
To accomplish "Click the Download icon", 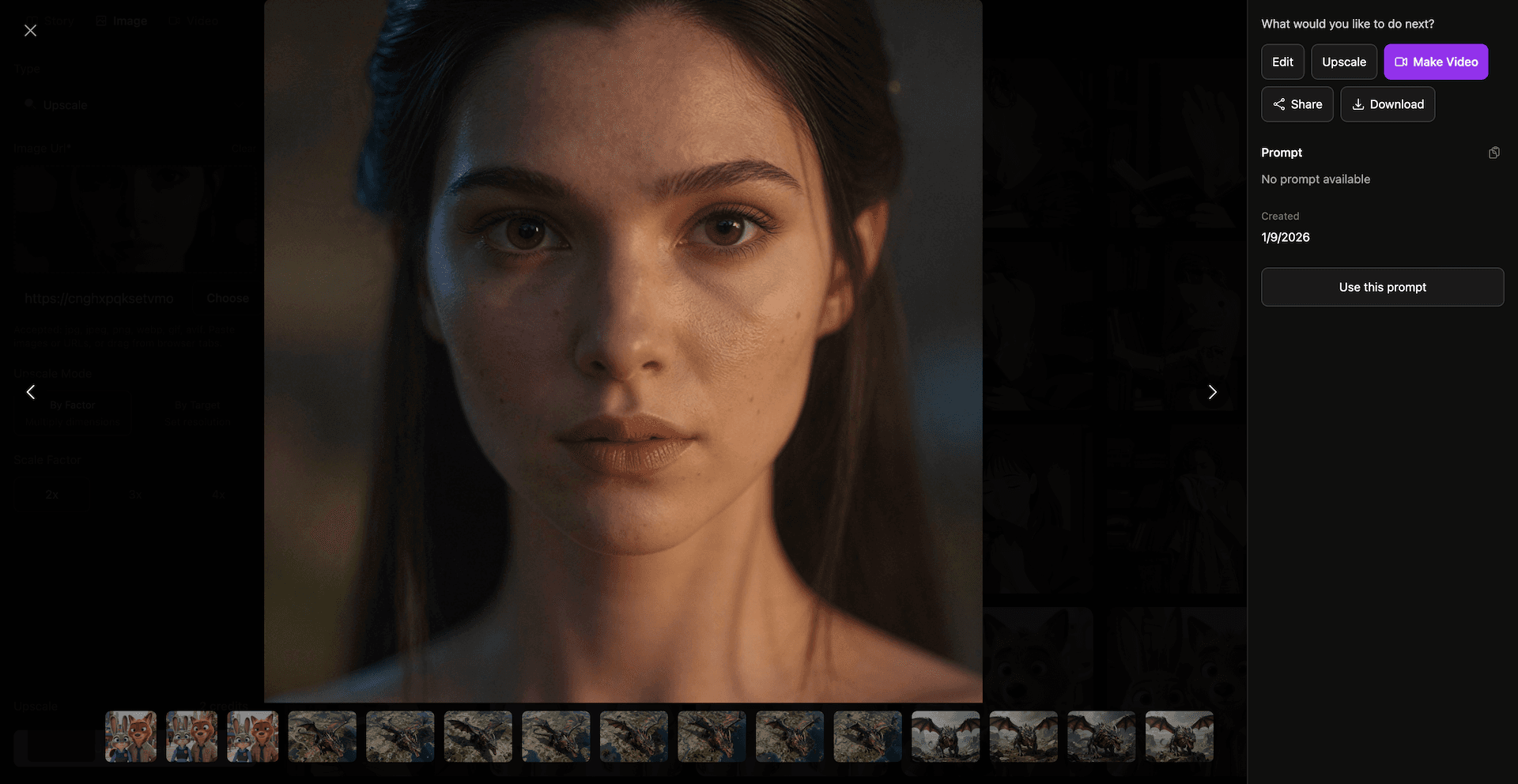I will [x=1358, y=104].
